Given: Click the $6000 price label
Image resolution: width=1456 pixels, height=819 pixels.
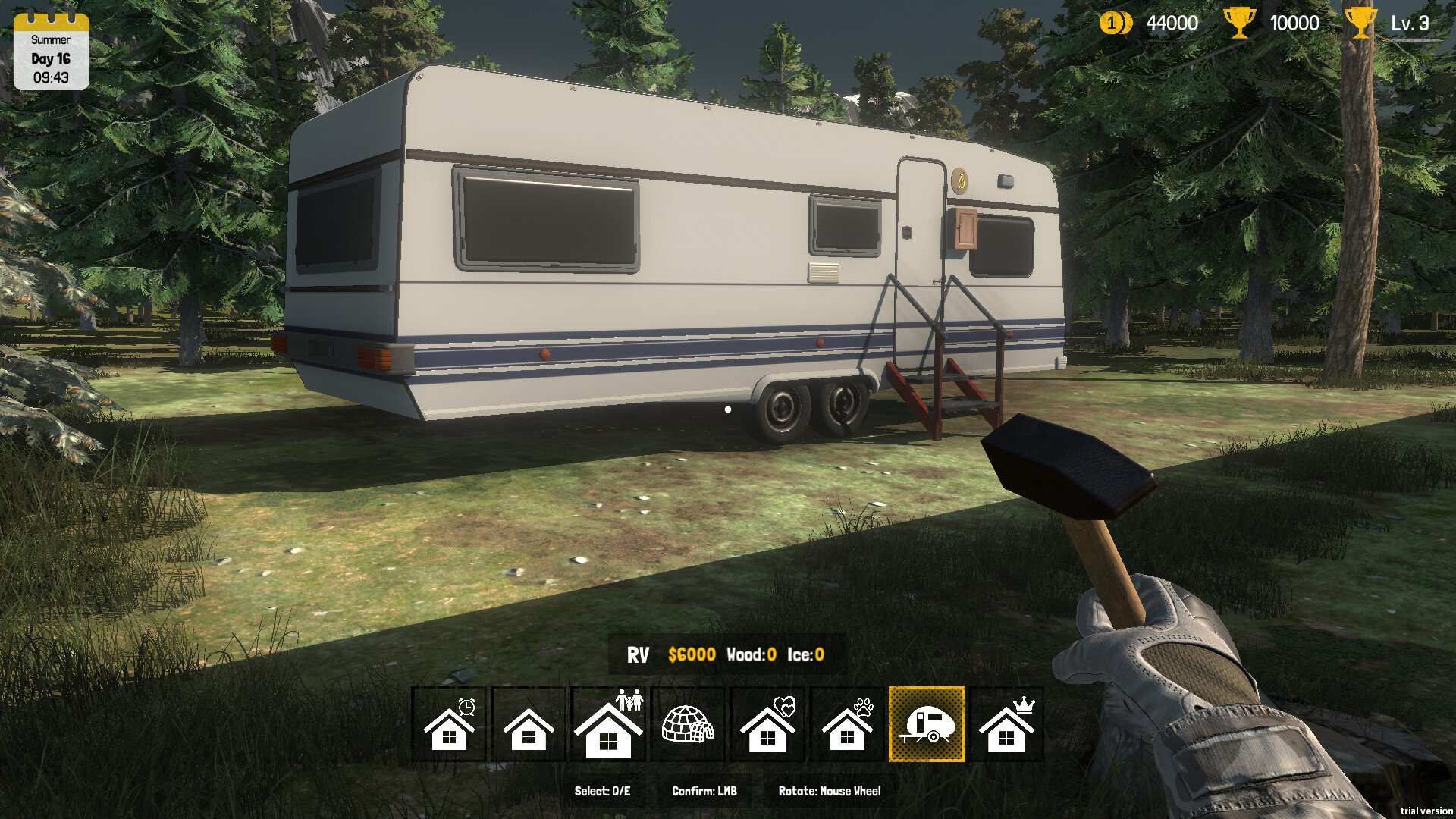Looking at the screenshot, I should click(x=691, y=654).
